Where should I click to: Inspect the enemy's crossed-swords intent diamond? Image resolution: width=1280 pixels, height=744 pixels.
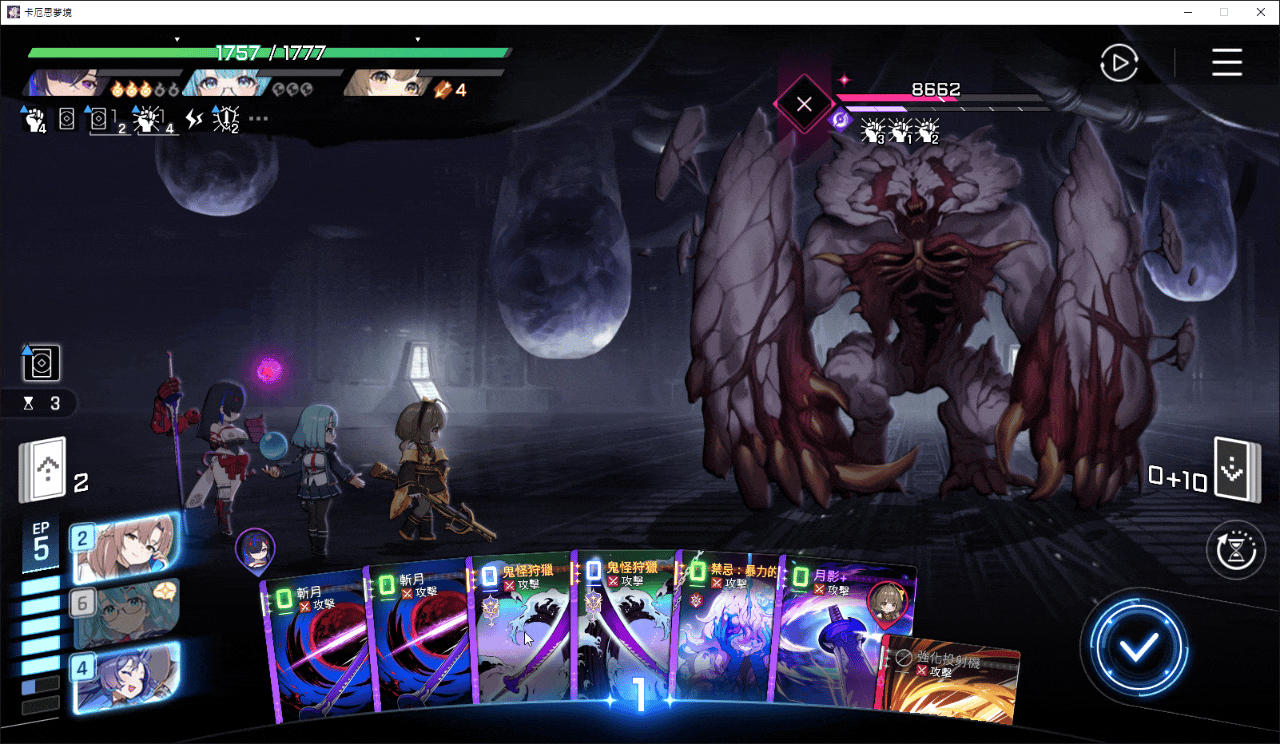click(x=803, y=103)
